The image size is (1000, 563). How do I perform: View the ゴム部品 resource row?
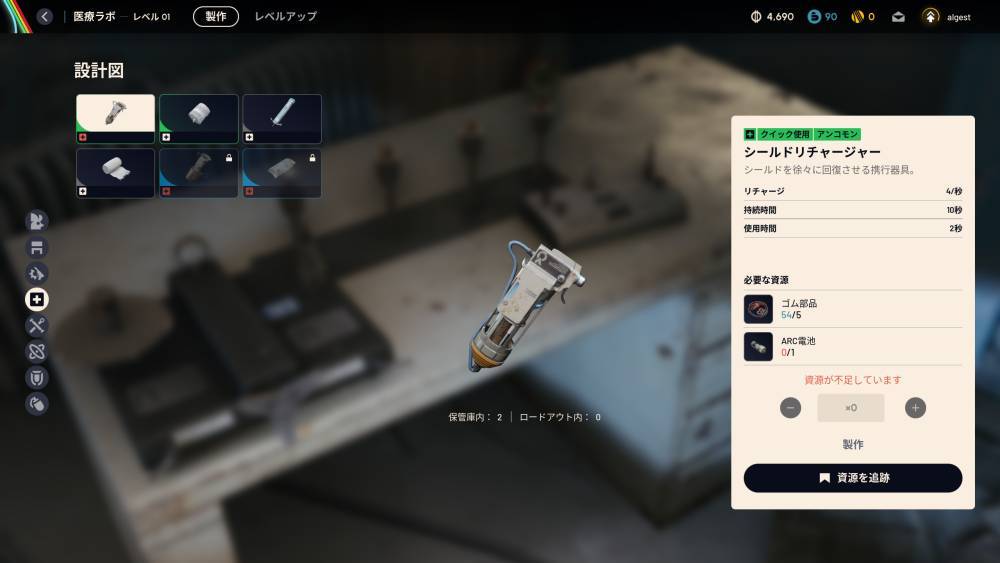point(852,309)
